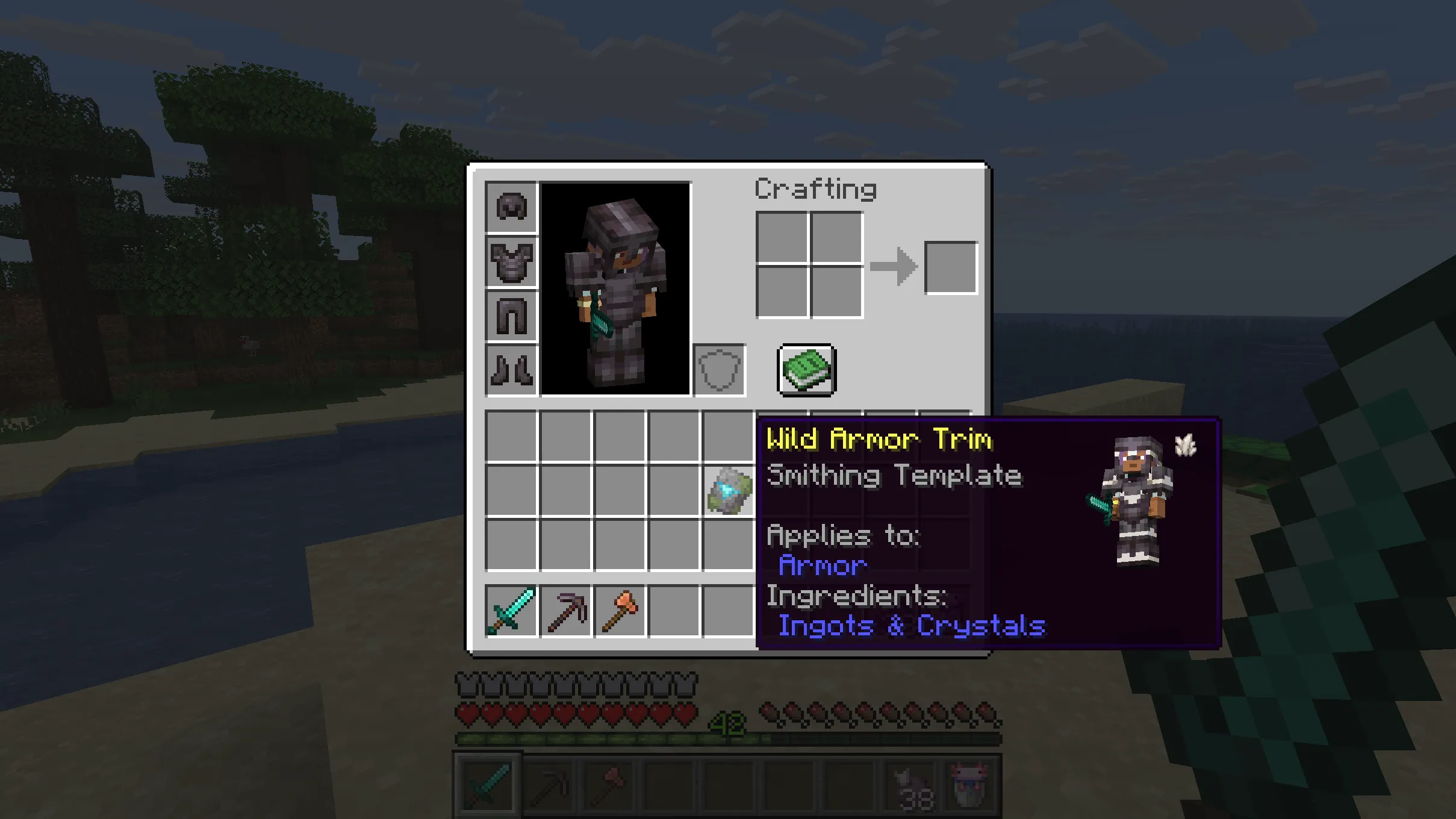
Task: Click the Crafting section label
Action: click(x=816, y=188)
